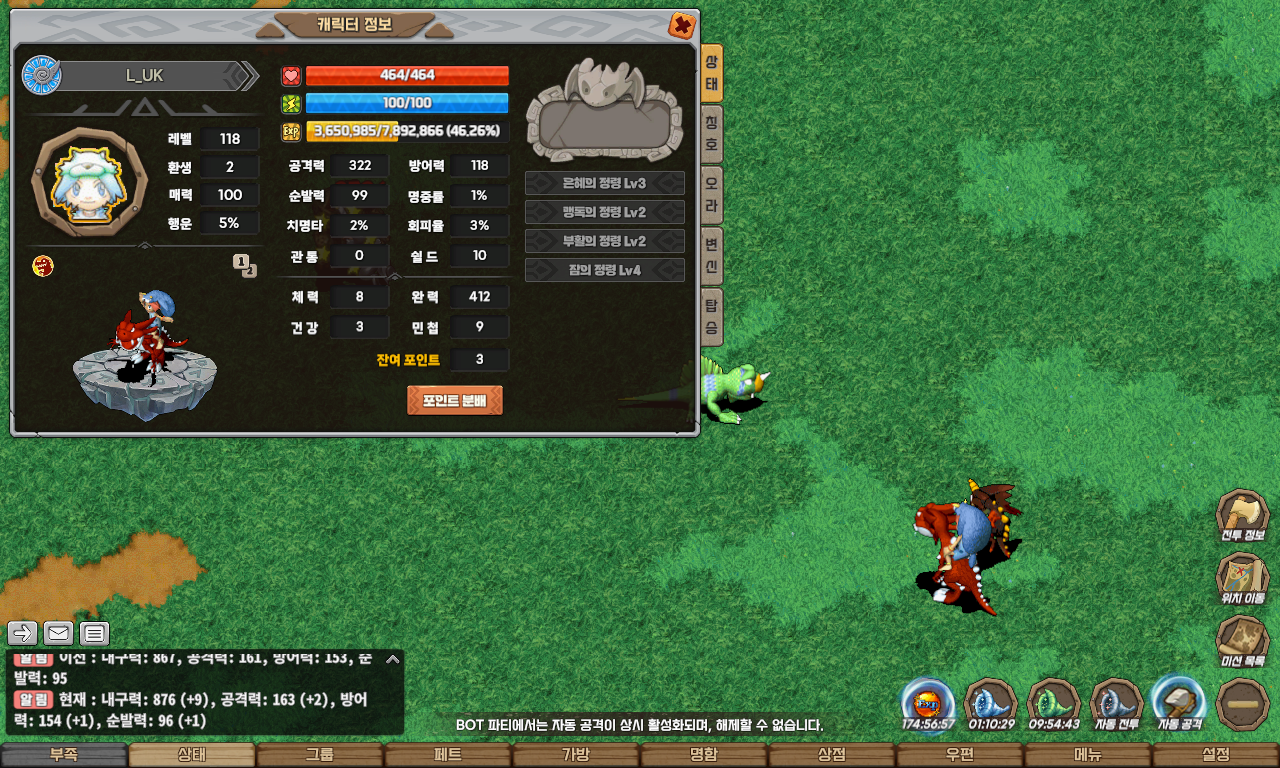Expand the chat log with the up arrow
The width and height of the screenshot is (1280, 768).
(x=393, y=659)
